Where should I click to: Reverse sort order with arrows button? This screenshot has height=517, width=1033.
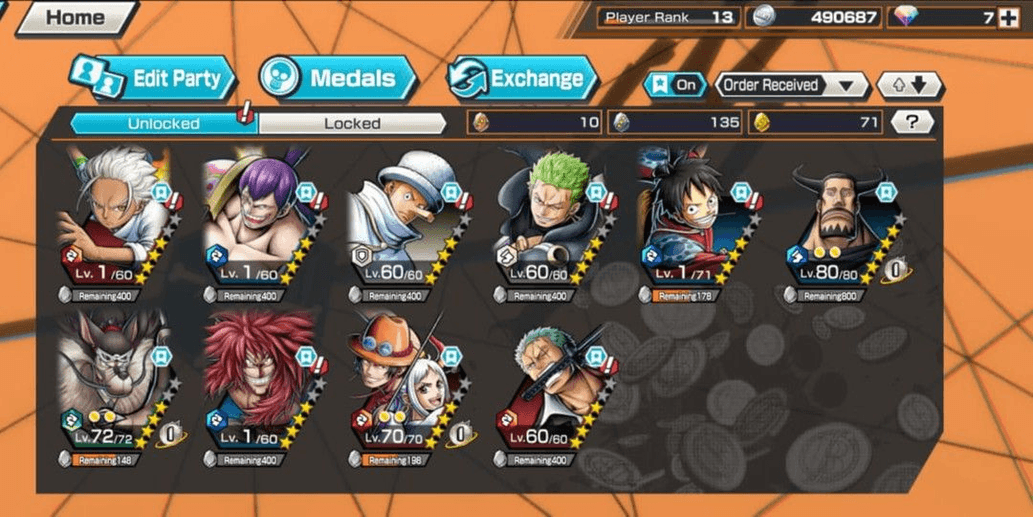[x=909, y=85]
